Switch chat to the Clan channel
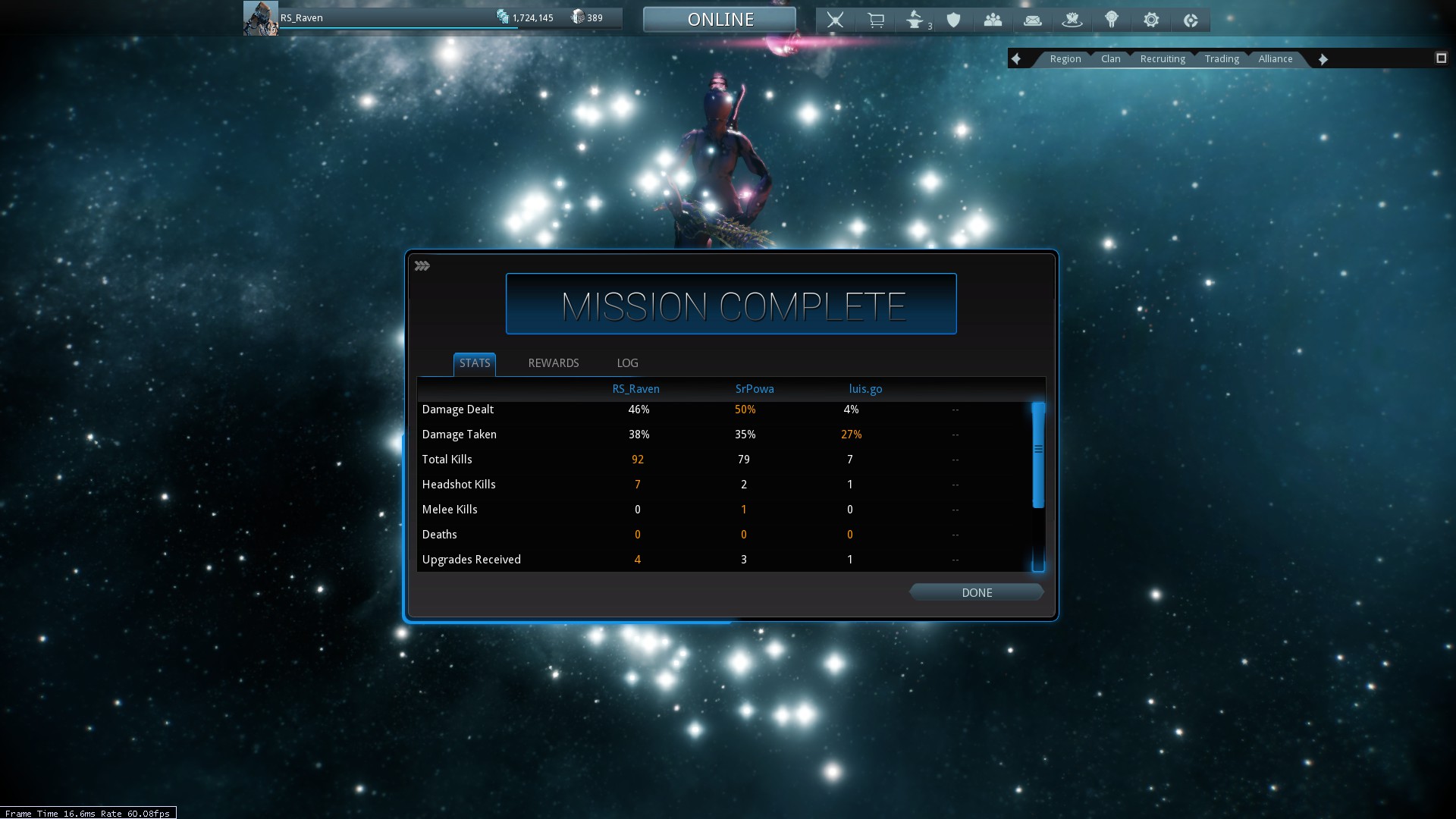 click(1111, 59)
